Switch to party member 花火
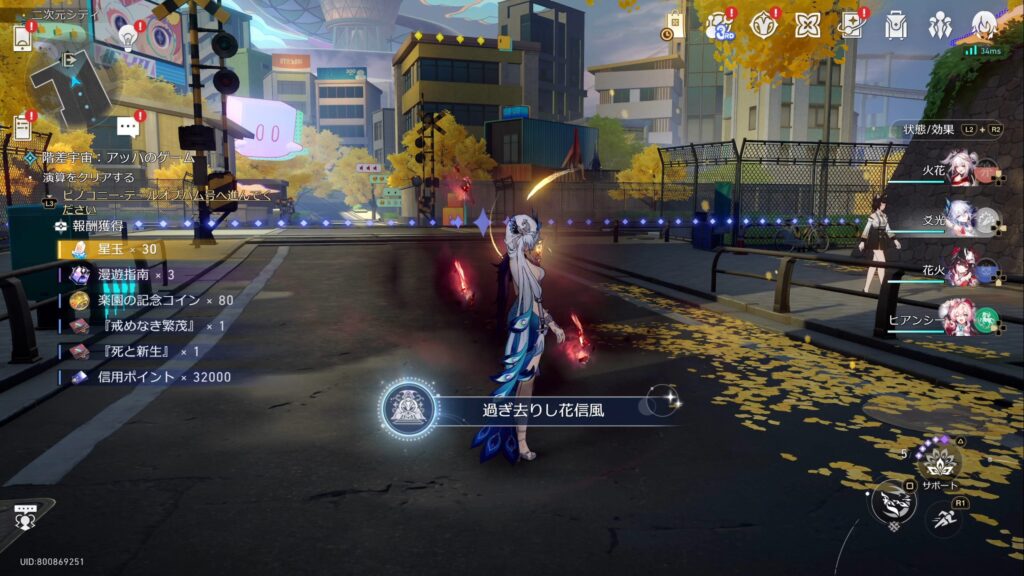The width and height of the screenshot is (1024, 576). click(961, 271)
